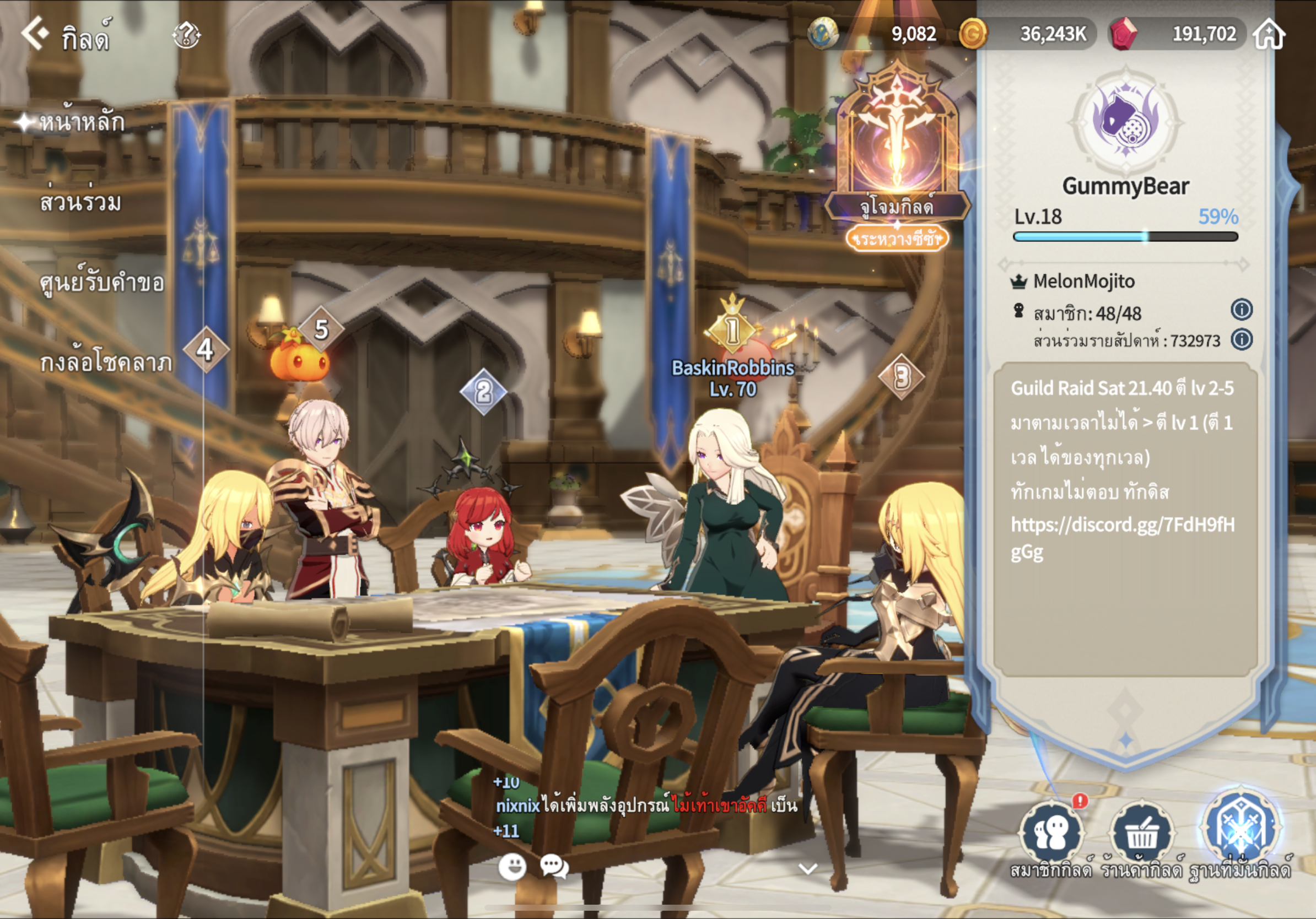
Task: Show info for member count 48/48
Action: coord(1242,310)
